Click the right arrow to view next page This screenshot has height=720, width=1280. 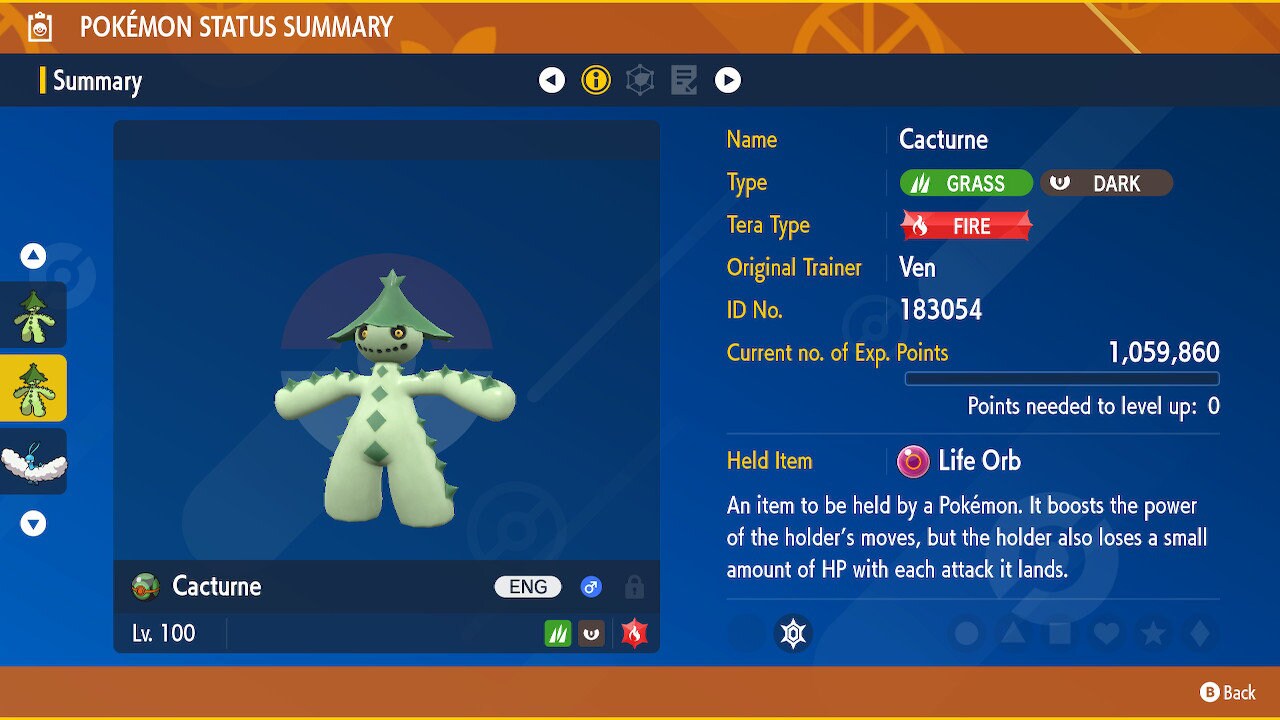click(x=728, y=80)
